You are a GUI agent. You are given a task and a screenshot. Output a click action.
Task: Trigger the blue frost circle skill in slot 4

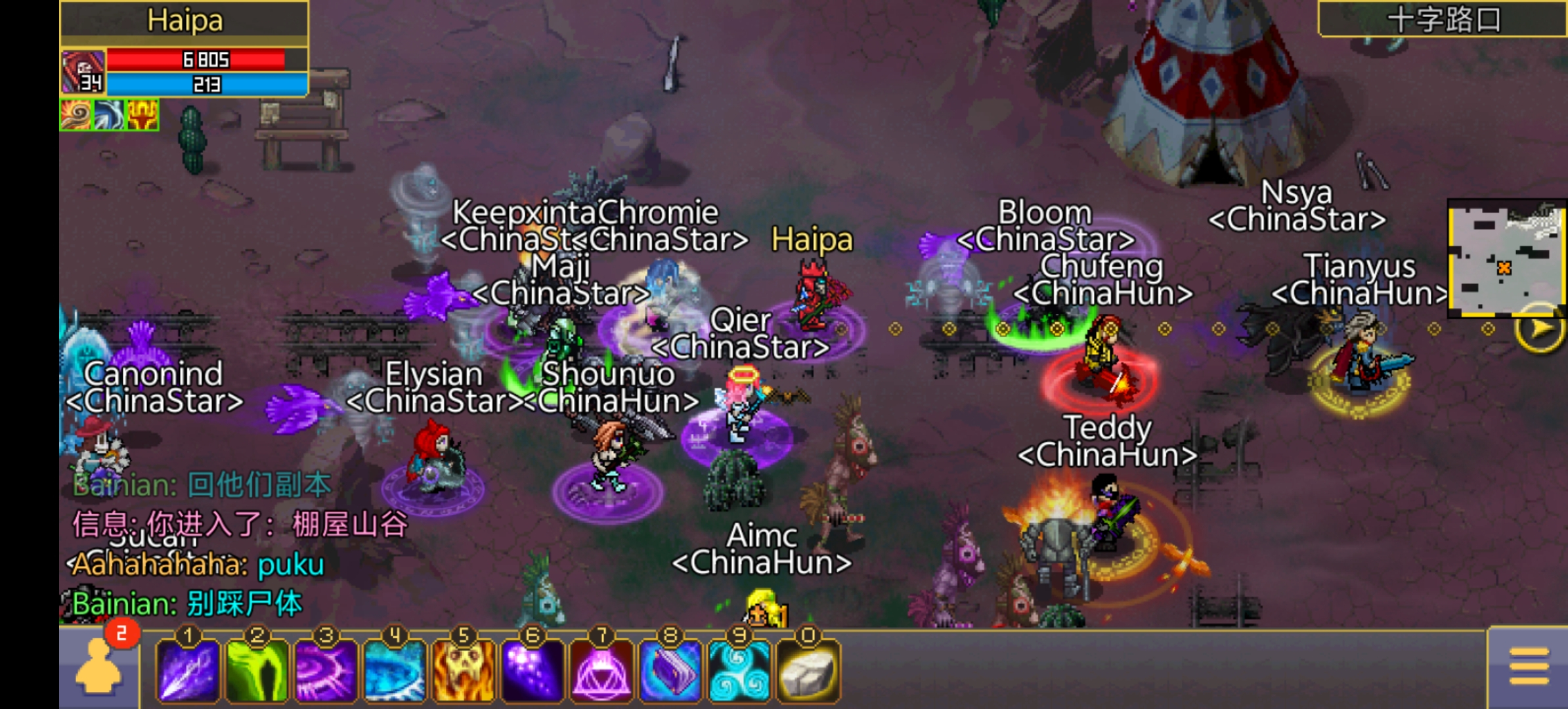pyautogui.click(x=395, y=671)
